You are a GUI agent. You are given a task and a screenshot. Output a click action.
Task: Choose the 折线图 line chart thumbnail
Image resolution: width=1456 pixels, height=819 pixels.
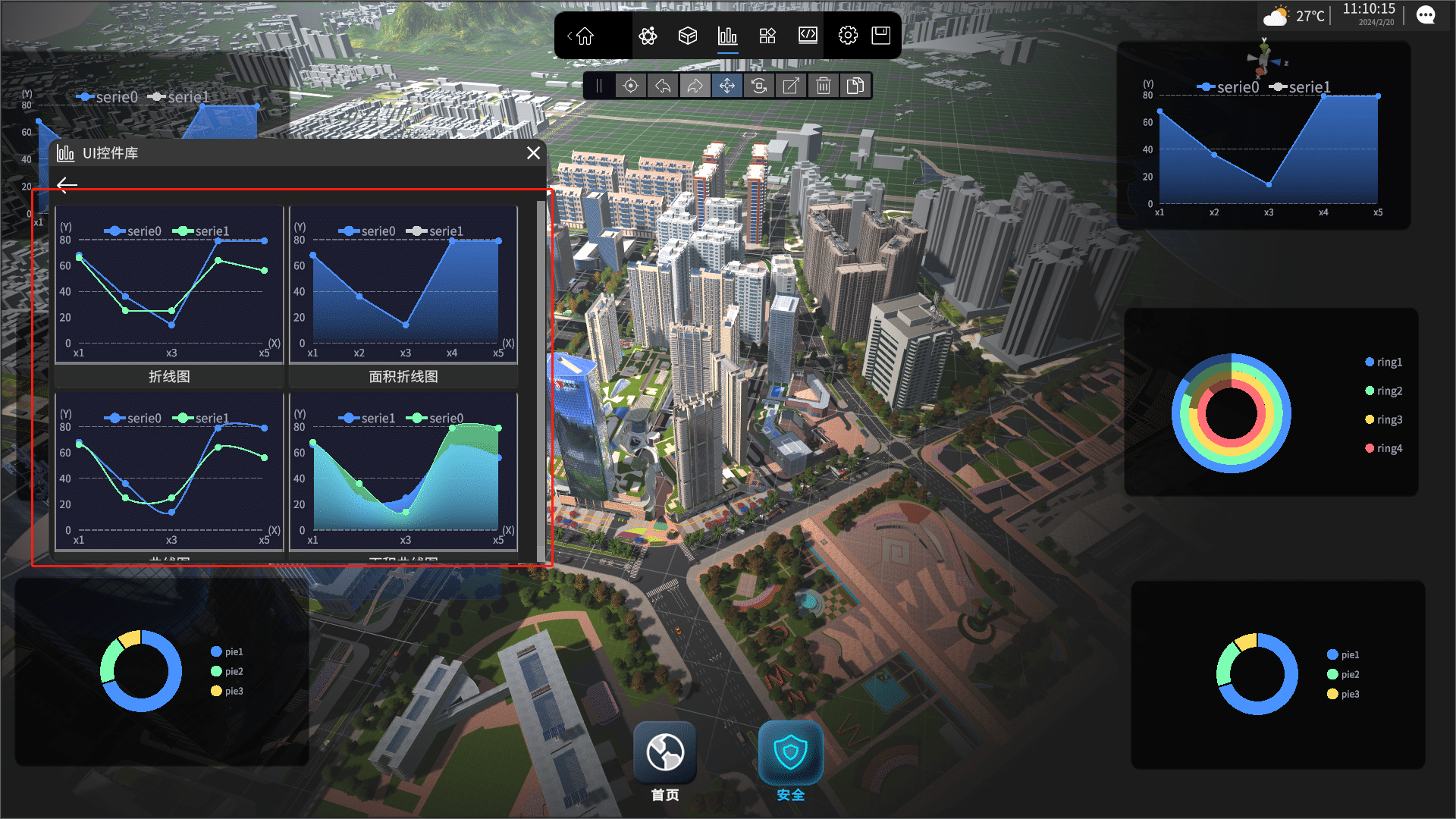pos(169,296)
